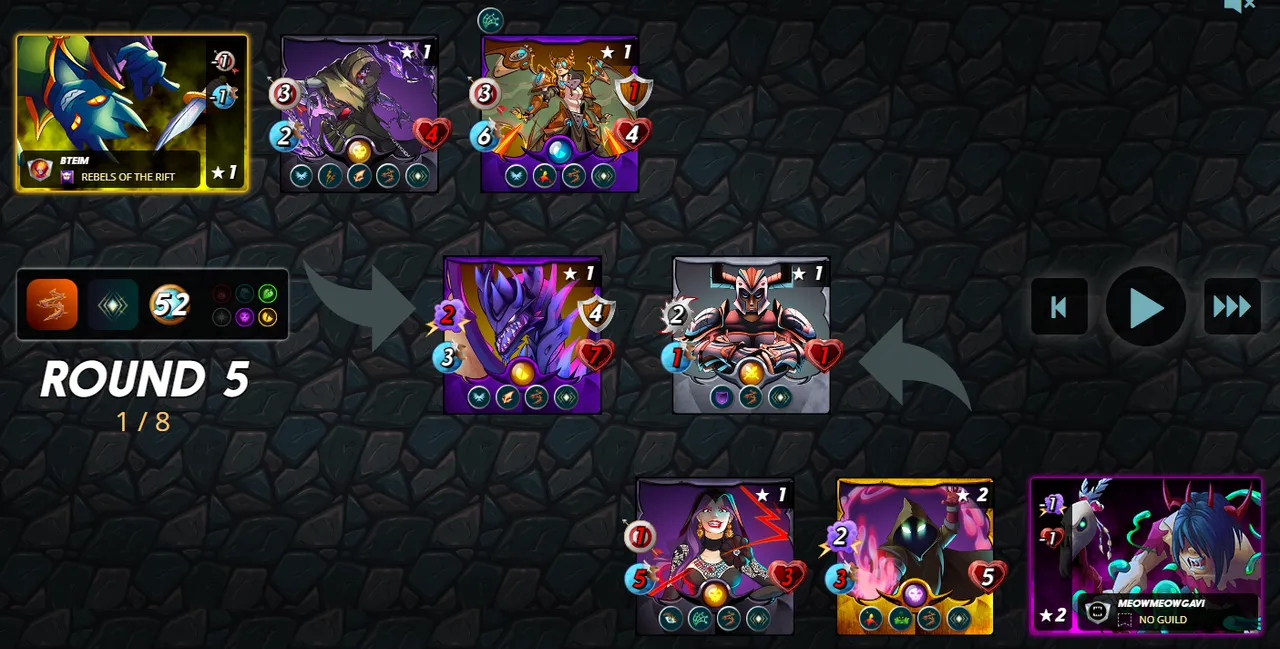Viewport: 1280px width, 649px height.
Task: Select the hooded woman card
Action: [x=714, y=555]
